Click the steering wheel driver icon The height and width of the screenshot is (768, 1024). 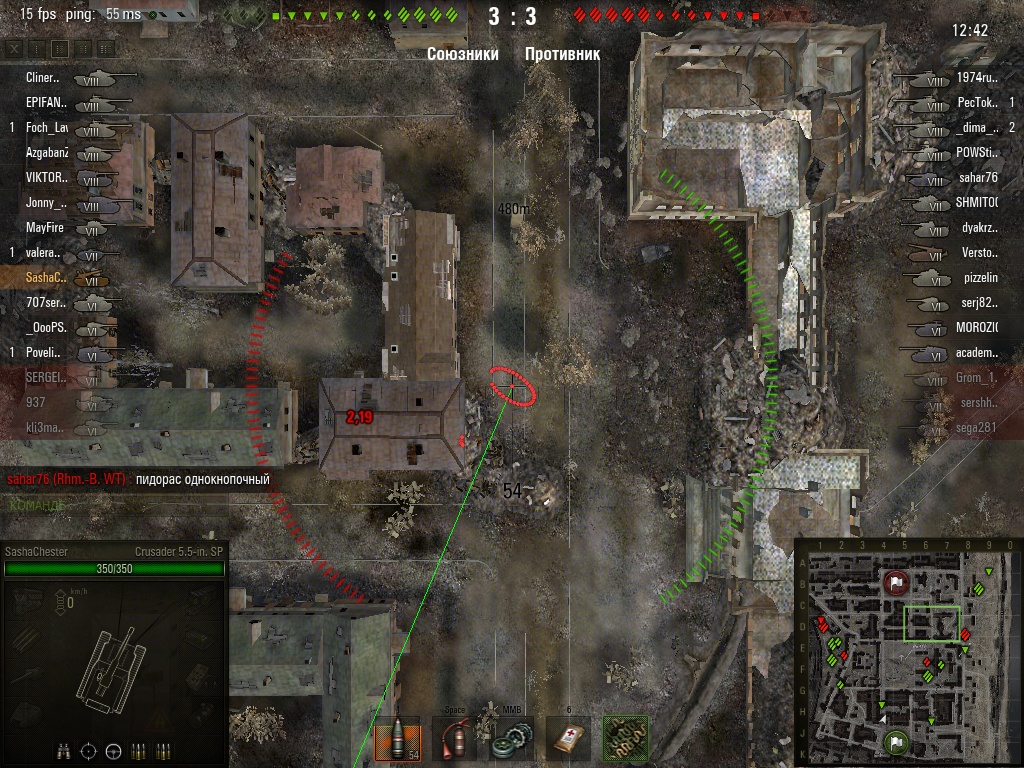[x=113, y=750]
